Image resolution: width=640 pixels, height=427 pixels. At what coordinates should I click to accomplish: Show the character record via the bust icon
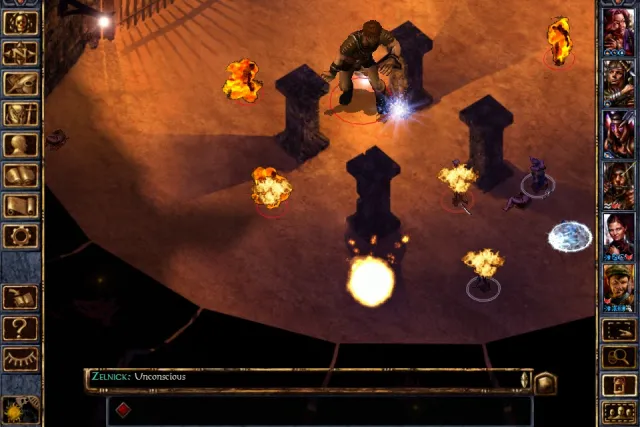click(x=20, y=146)
